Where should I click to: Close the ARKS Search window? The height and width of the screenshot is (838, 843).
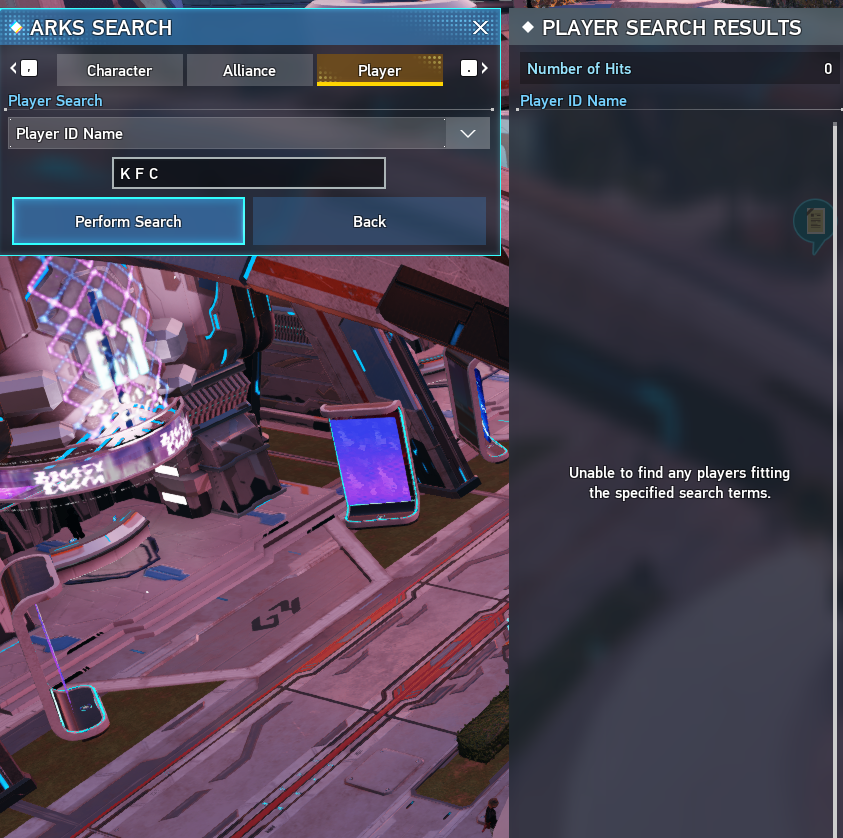(x=481, y=27)
